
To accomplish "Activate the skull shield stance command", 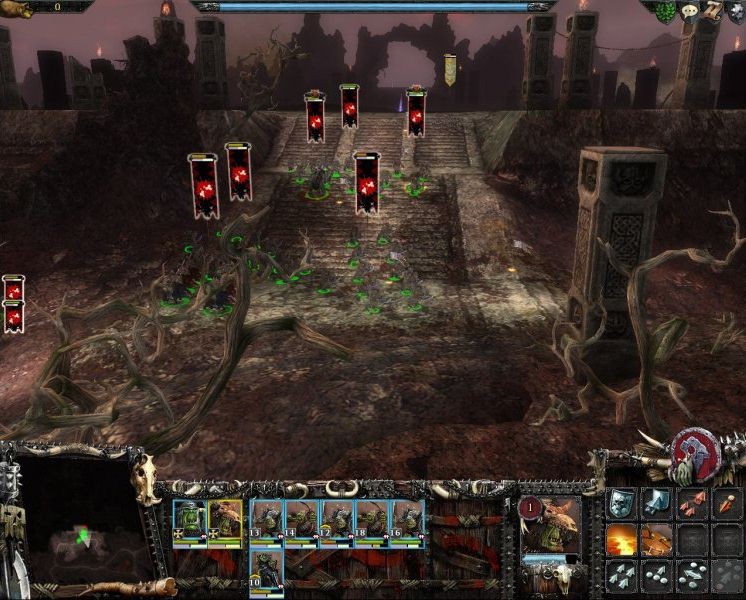I will [x=622, y=503].
